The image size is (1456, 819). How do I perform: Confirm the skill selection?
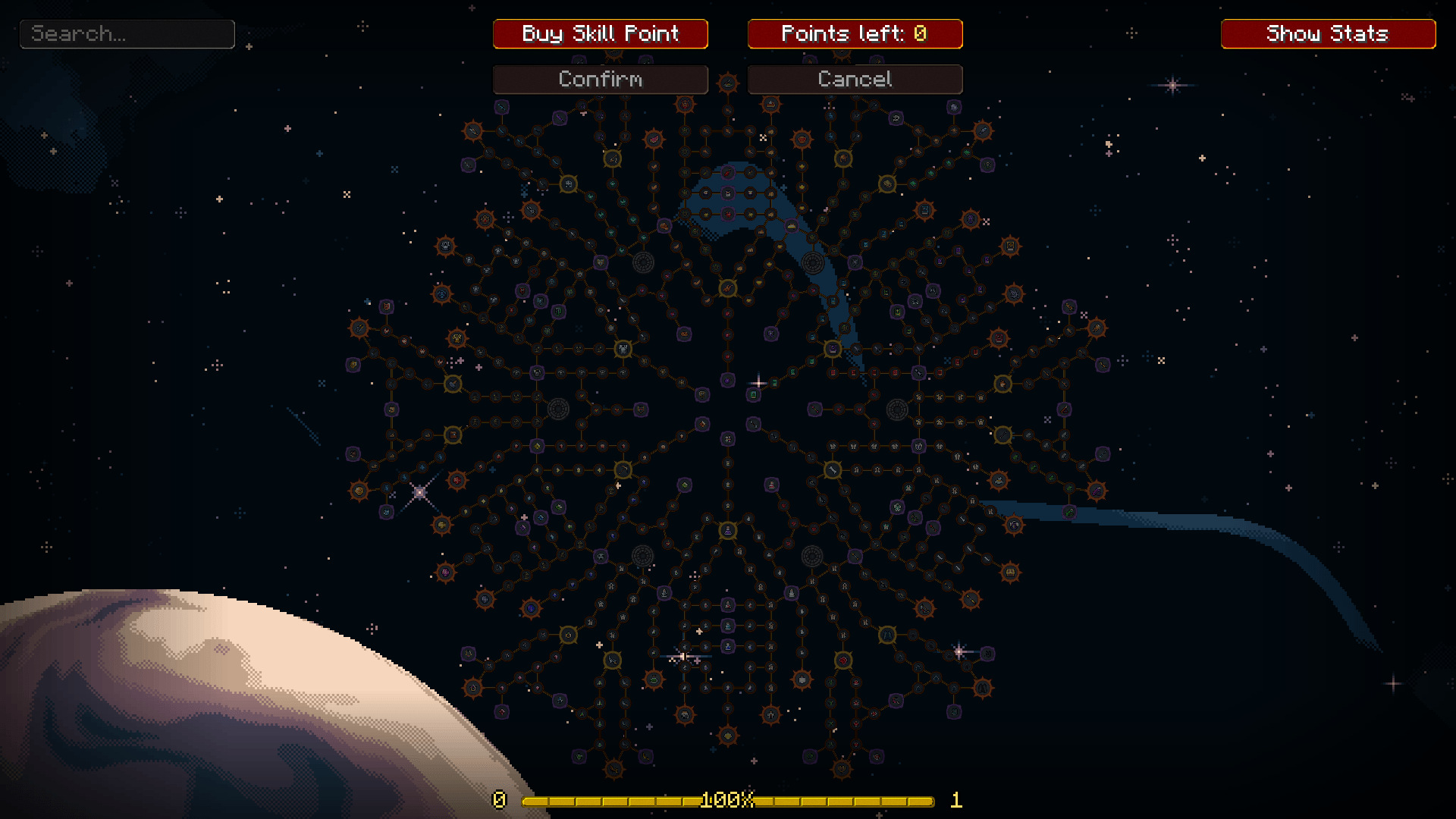[x=600, y=80]
